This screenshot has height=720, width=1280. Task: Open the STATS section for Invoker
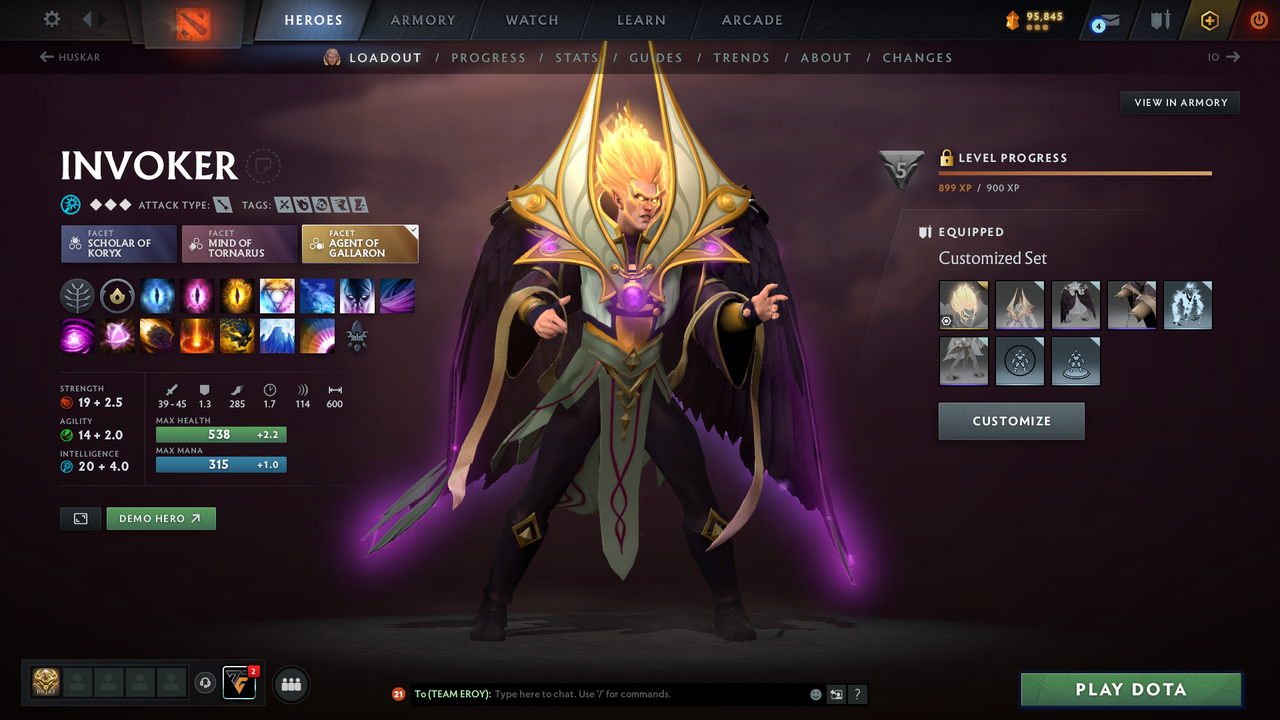[x=577, y=57]
